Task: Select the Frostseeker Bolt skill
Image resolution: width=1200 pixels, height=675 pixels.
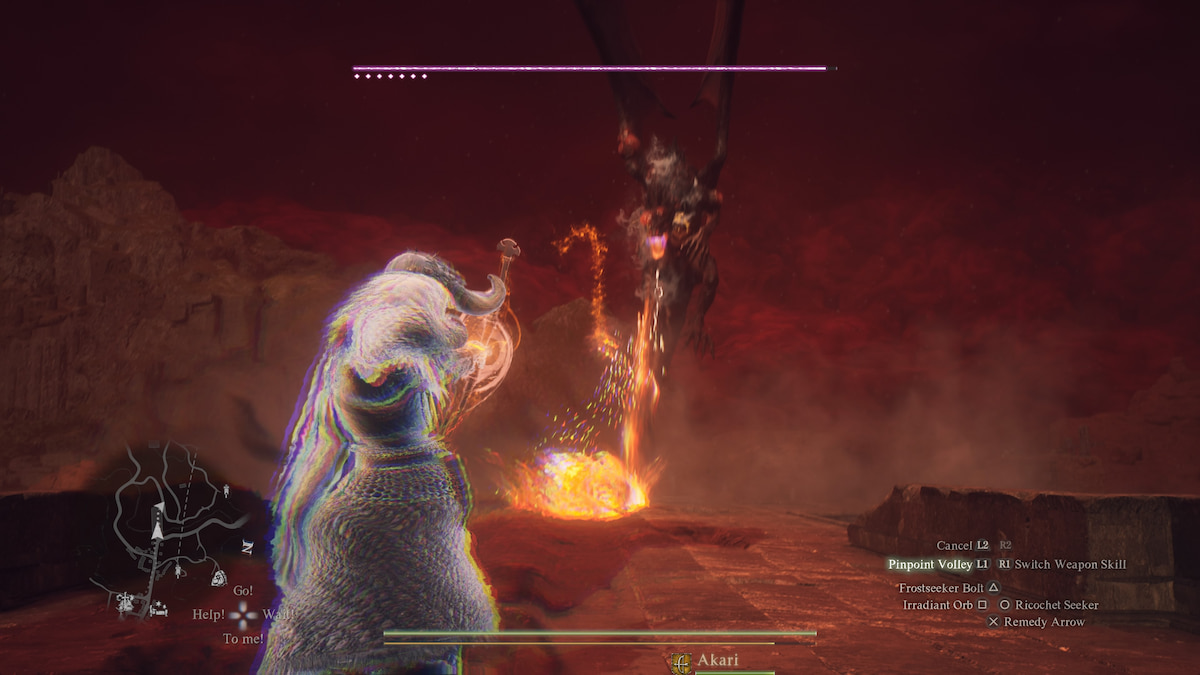Action: (941, 588)
